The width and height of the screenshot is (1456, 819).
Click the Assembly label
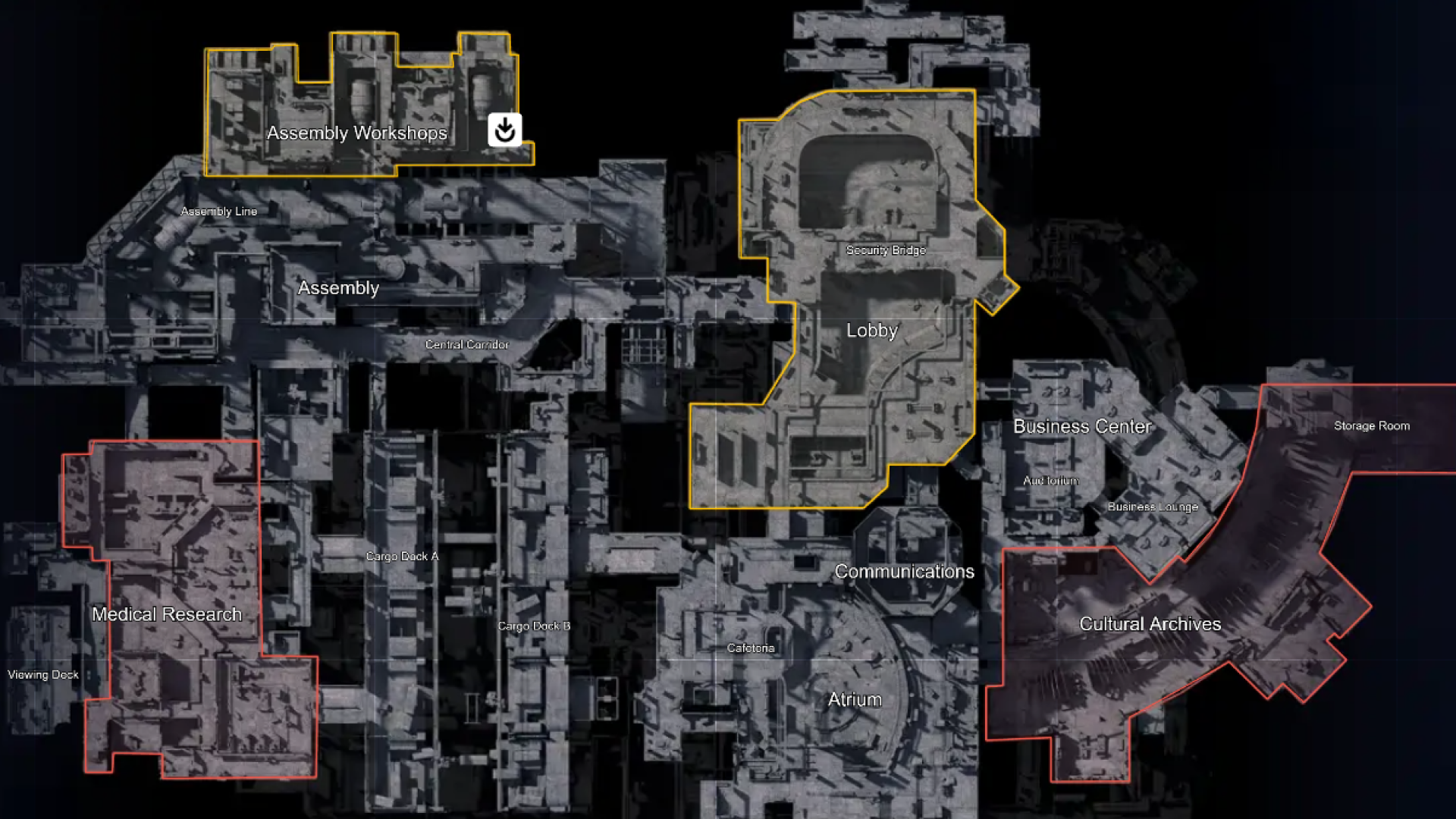(x=339, y=288)
